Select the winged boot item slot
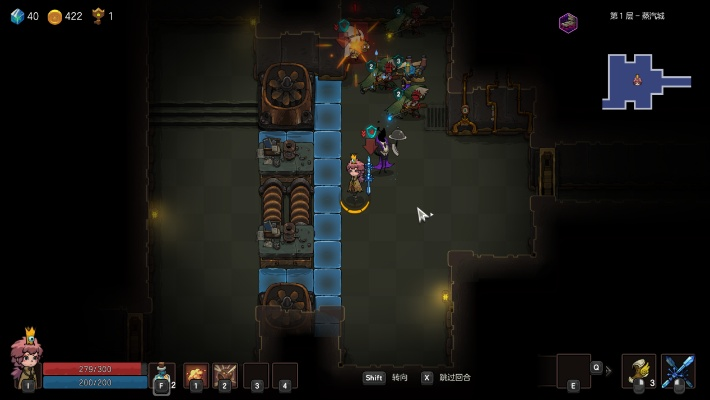The image size is (710, 400). (x=638, y=370)
